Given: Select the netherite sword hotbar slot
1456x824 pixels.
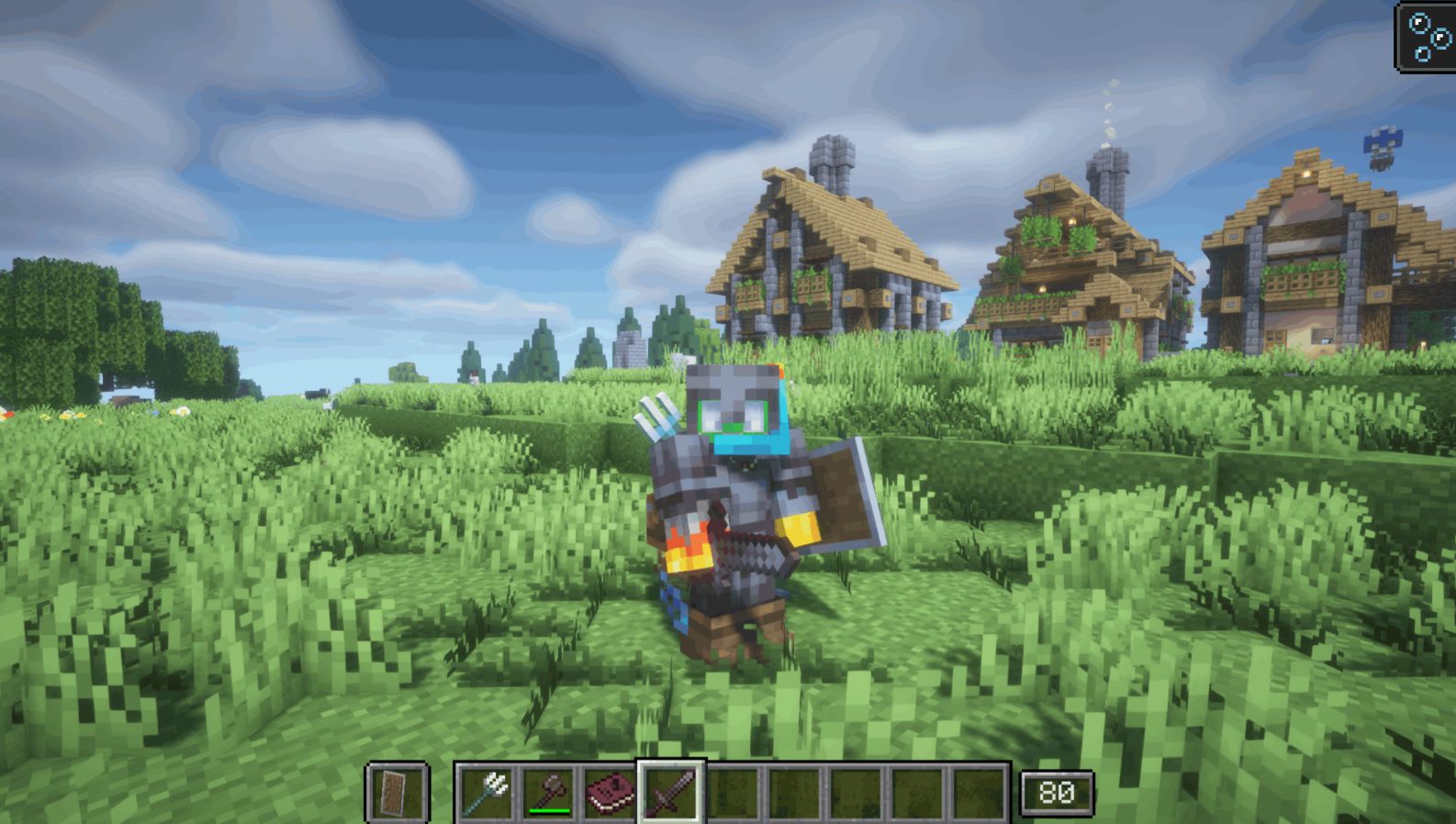Looking at the screenshot, I should coord(670,792).
